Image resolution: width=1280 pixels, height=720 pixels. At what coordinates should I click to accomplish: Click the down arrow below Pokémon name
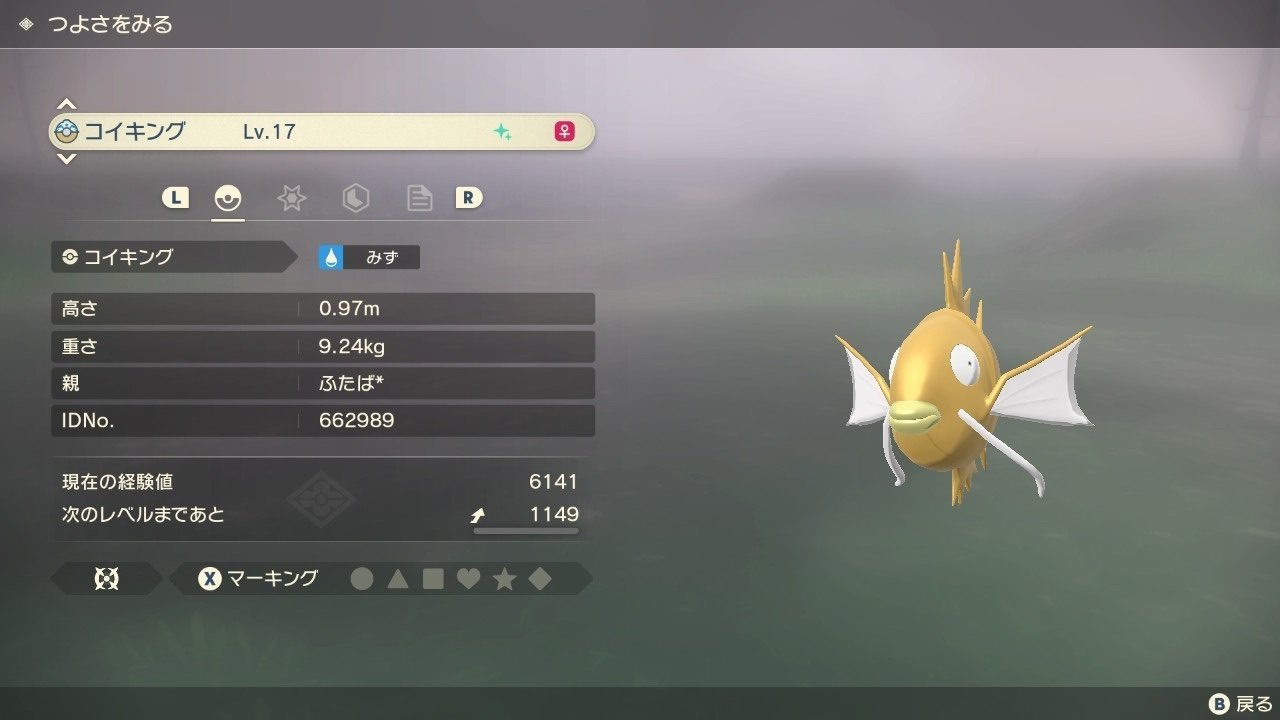[x=66, y=158]
